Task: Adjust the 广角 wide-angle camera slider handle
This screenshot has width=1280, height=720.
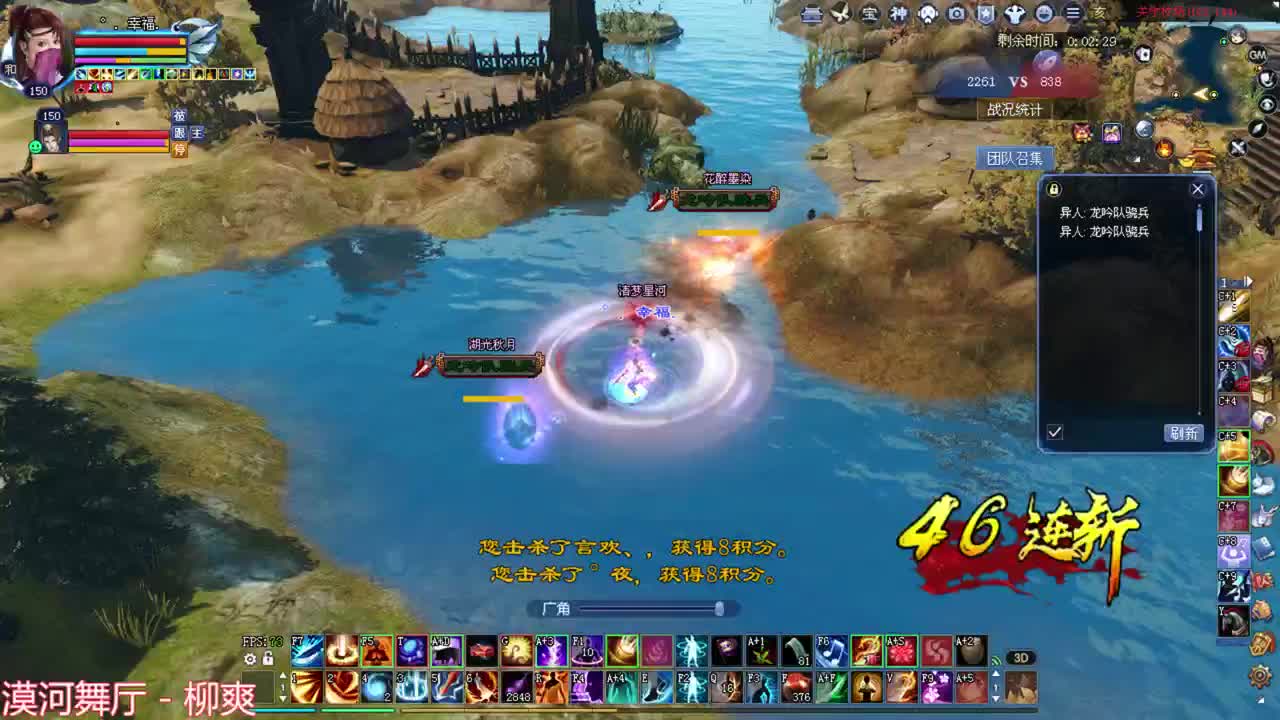Action: (x=719, y=609)
